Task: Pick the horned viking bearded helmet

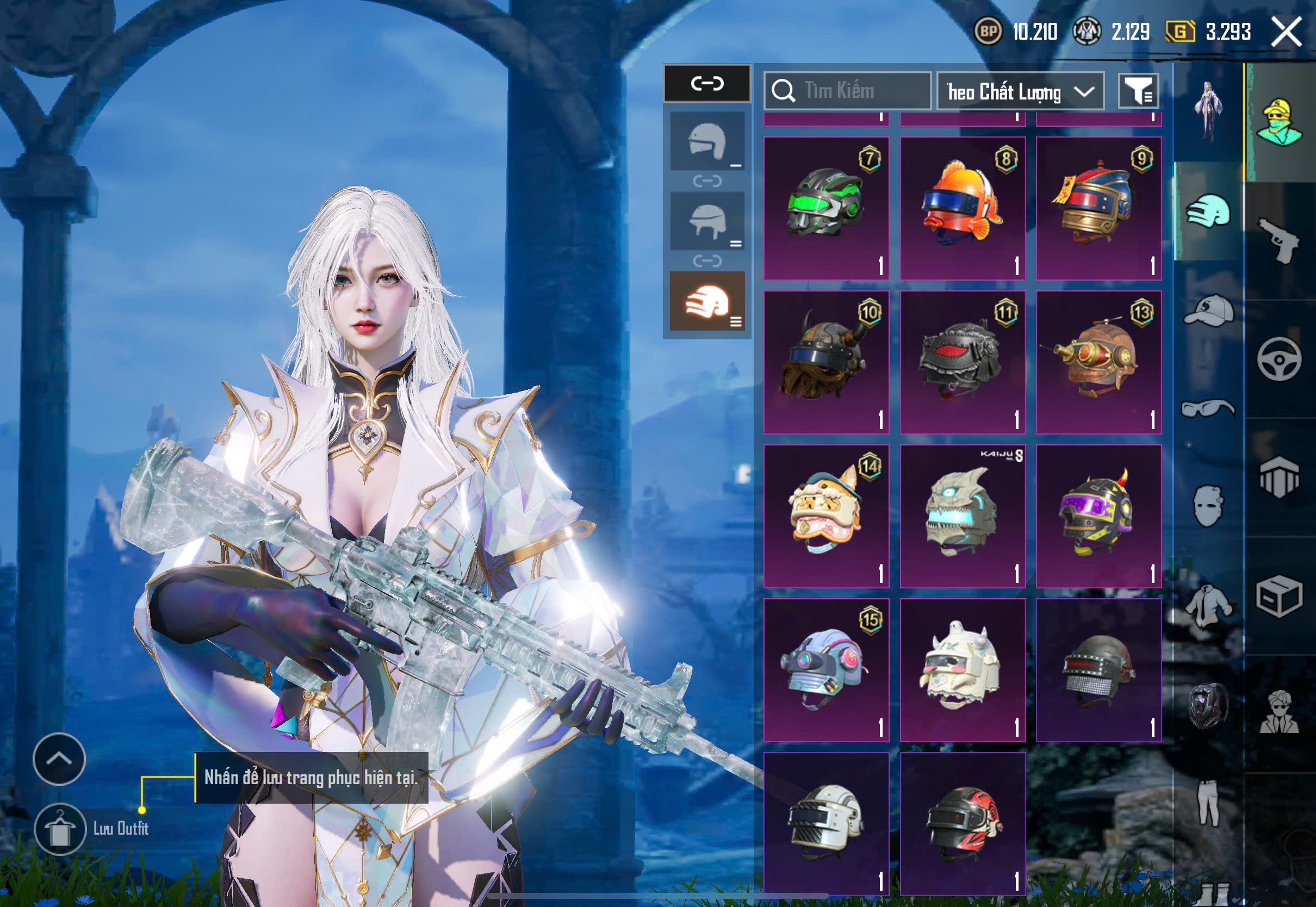Action: pyautogui.click(x=826, y=362)
